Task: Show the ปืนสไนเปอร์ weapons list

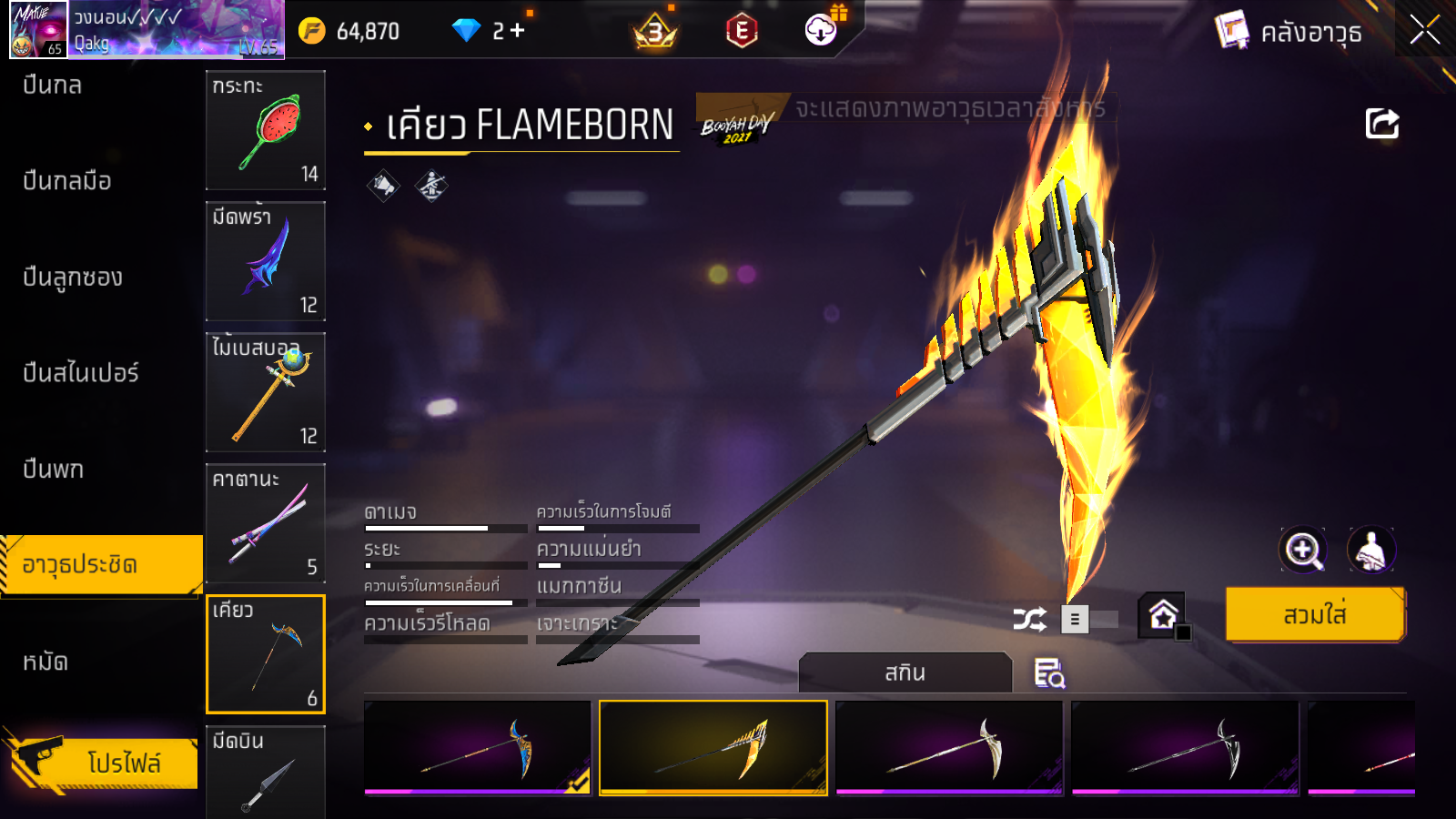Action: click(81, 373)
